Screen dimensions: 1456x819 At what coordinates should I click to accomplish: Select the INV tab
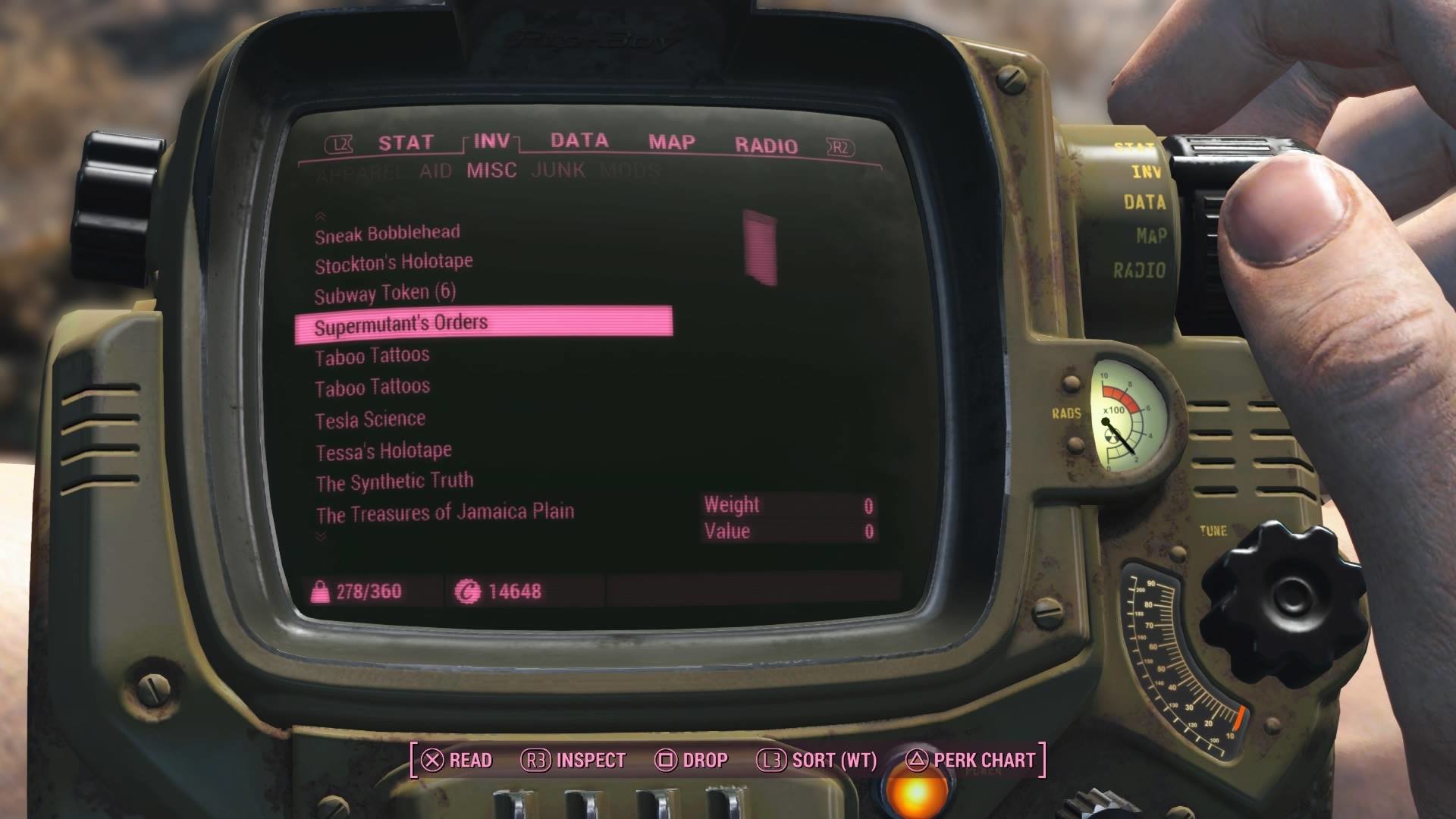(x=491, y=141)
